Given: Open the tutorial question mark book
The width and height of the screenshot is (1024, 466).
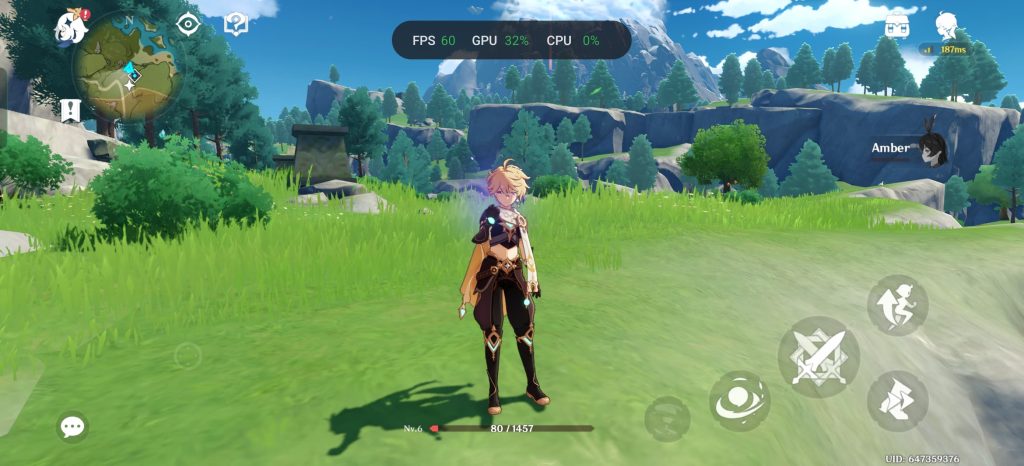Looking at the screenshot, I should point(235,24).
